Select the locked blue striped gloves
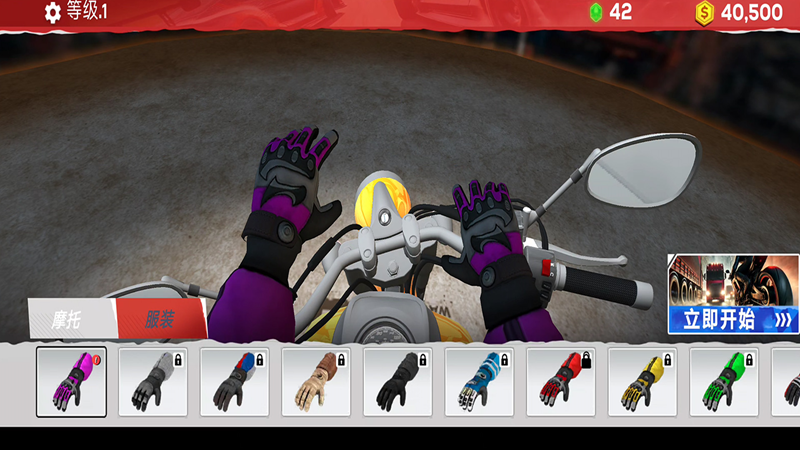This screenshot has width=800, height=450. tap(479, 381)
